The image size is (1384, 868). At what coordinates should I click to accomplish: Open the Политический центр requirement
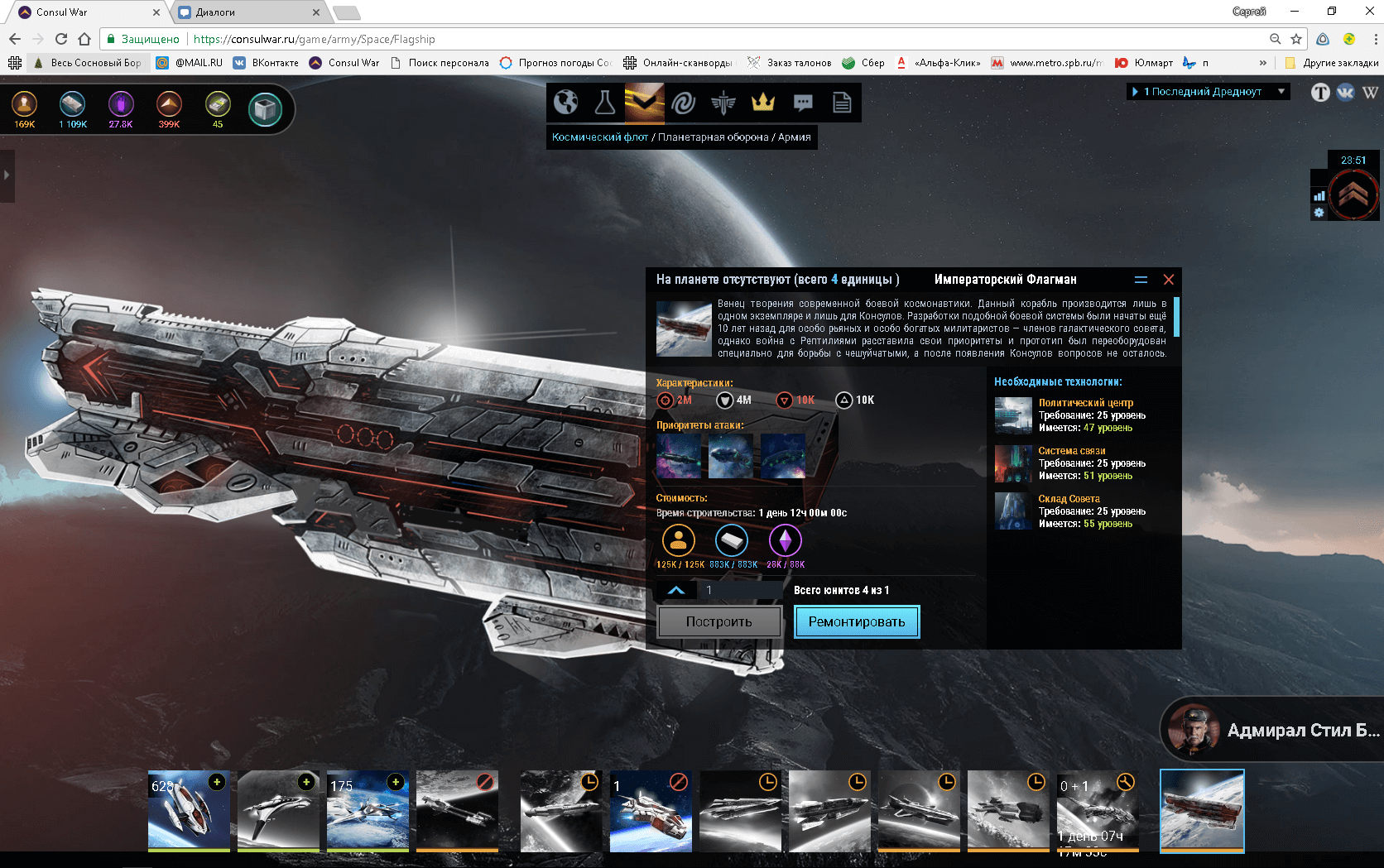(1085, 403)
